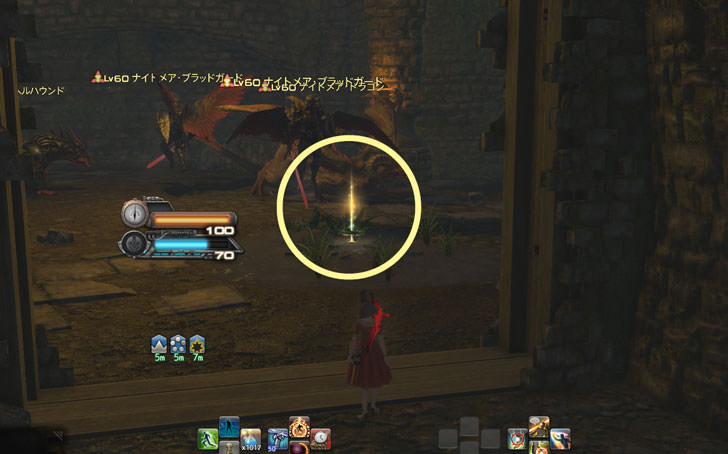Click the blue chevron buff status icon
The width and height of the screenshot is (728, 454).
point(158,345)
